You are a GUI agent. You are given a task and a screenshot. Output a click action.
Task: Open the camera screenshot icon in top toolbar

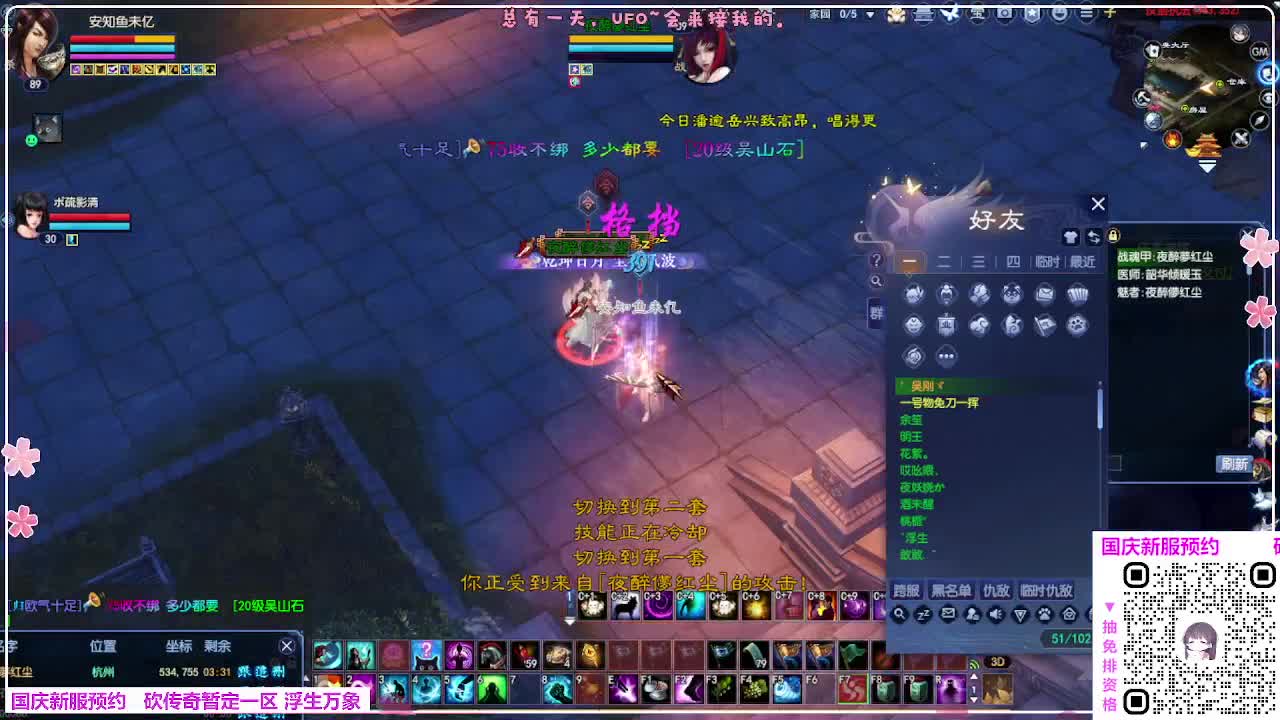click(x=1004, y=14)
